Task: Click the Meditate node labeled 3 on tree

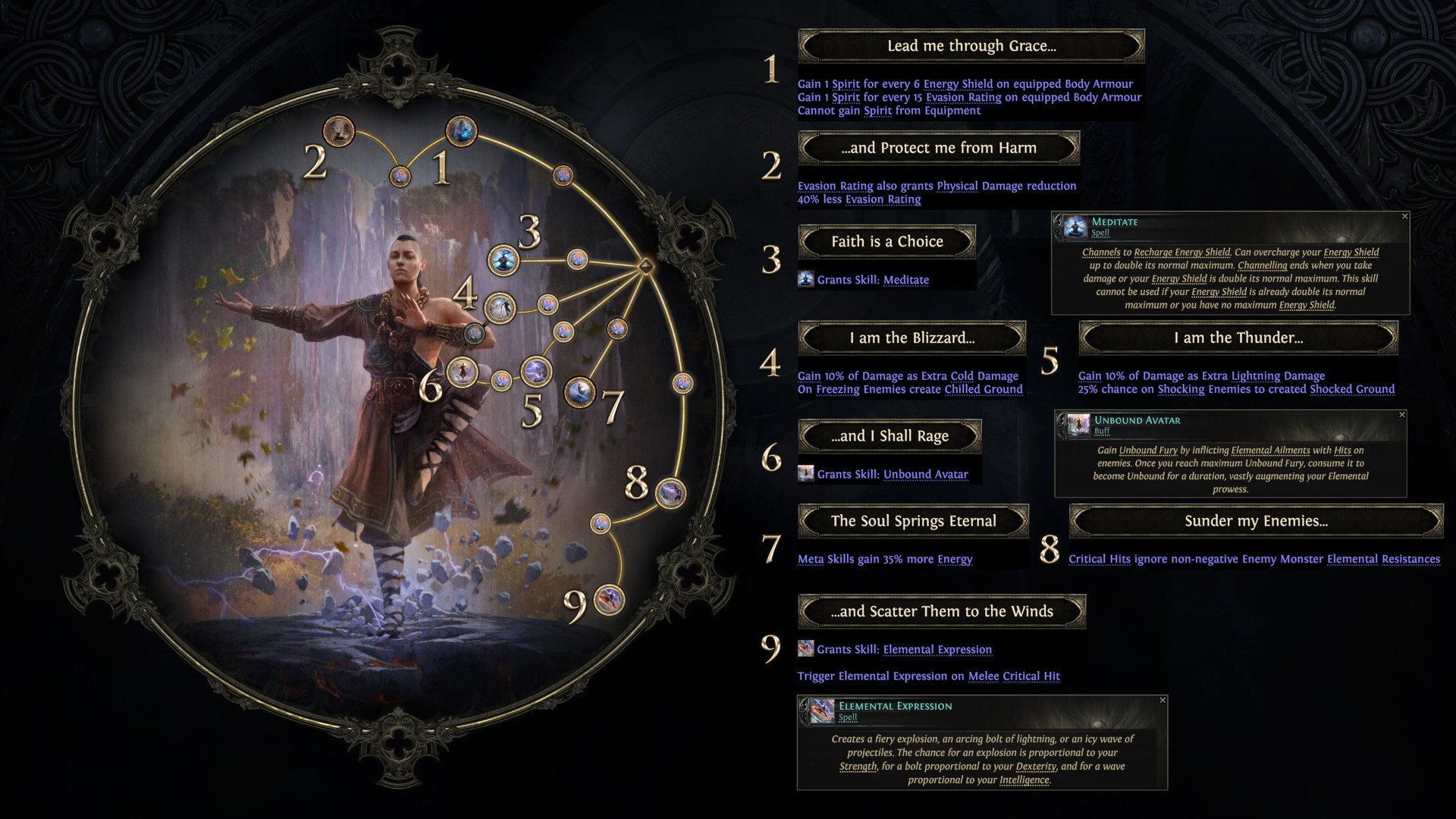Action: (504, 260)
